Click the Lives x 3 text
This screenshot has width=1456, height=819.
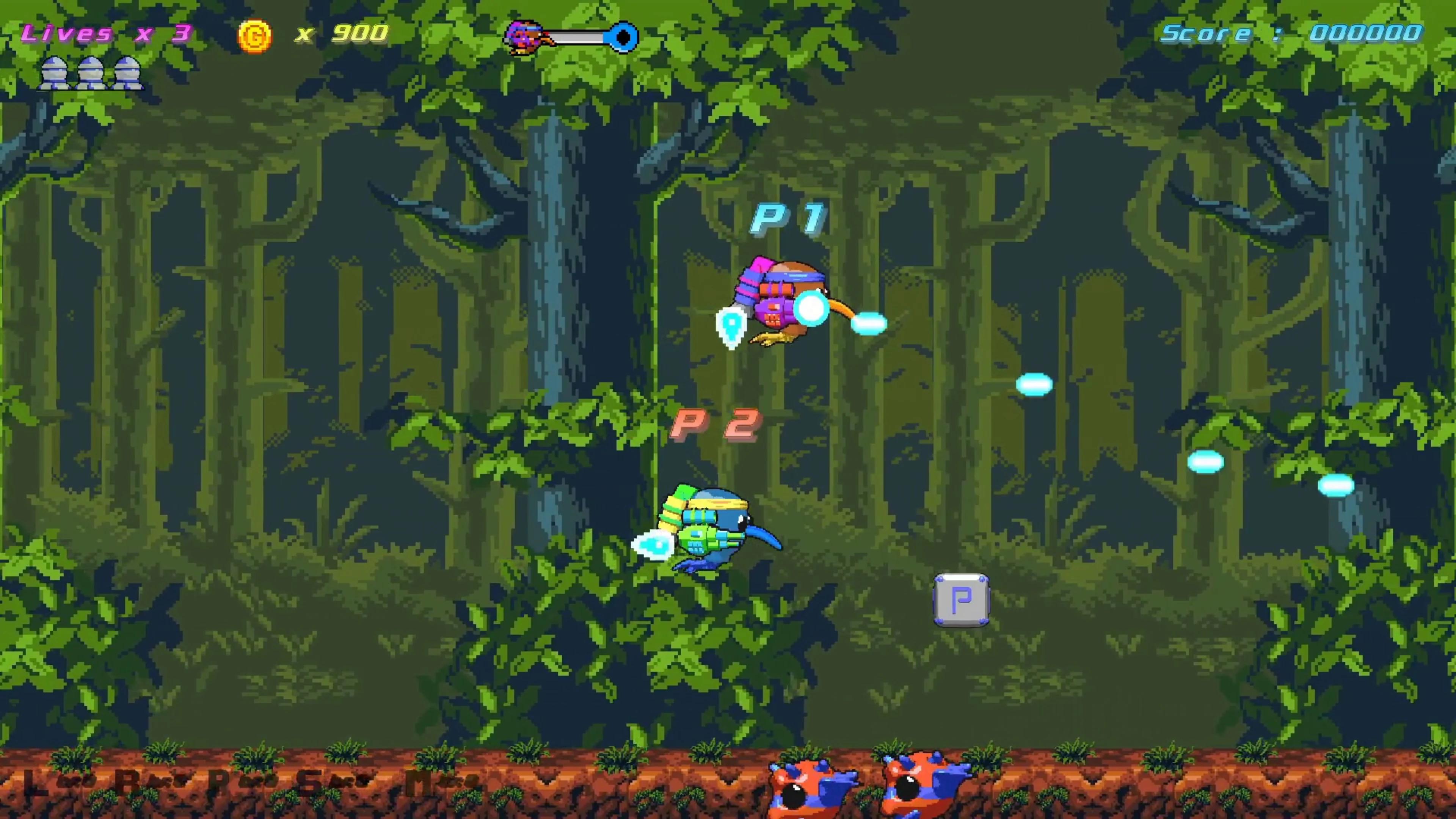point(107,33)
